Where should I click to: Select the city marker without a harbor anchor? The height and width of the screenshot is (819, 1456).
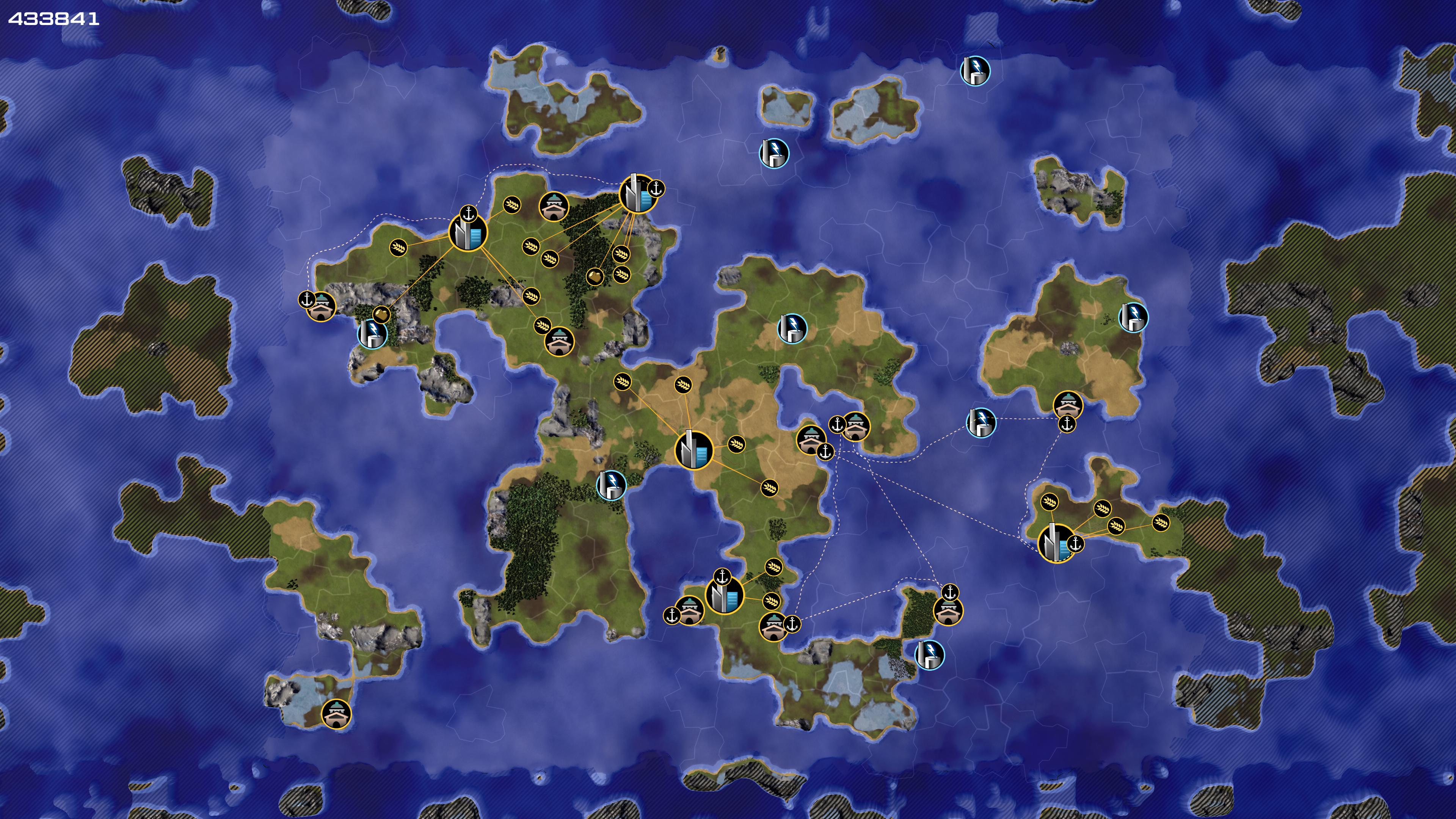(693, 450)
